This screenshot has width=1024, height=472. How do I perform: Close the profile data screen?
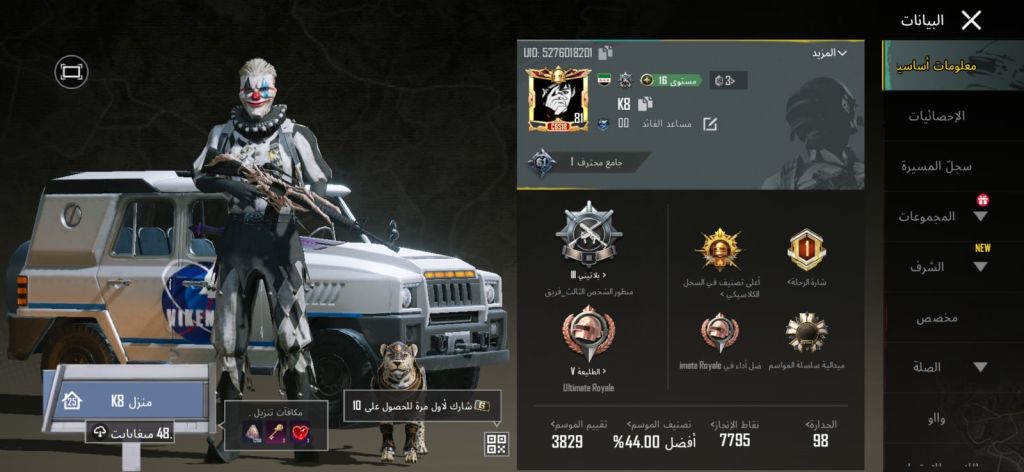pyautogui.click(x=970, y=20)
